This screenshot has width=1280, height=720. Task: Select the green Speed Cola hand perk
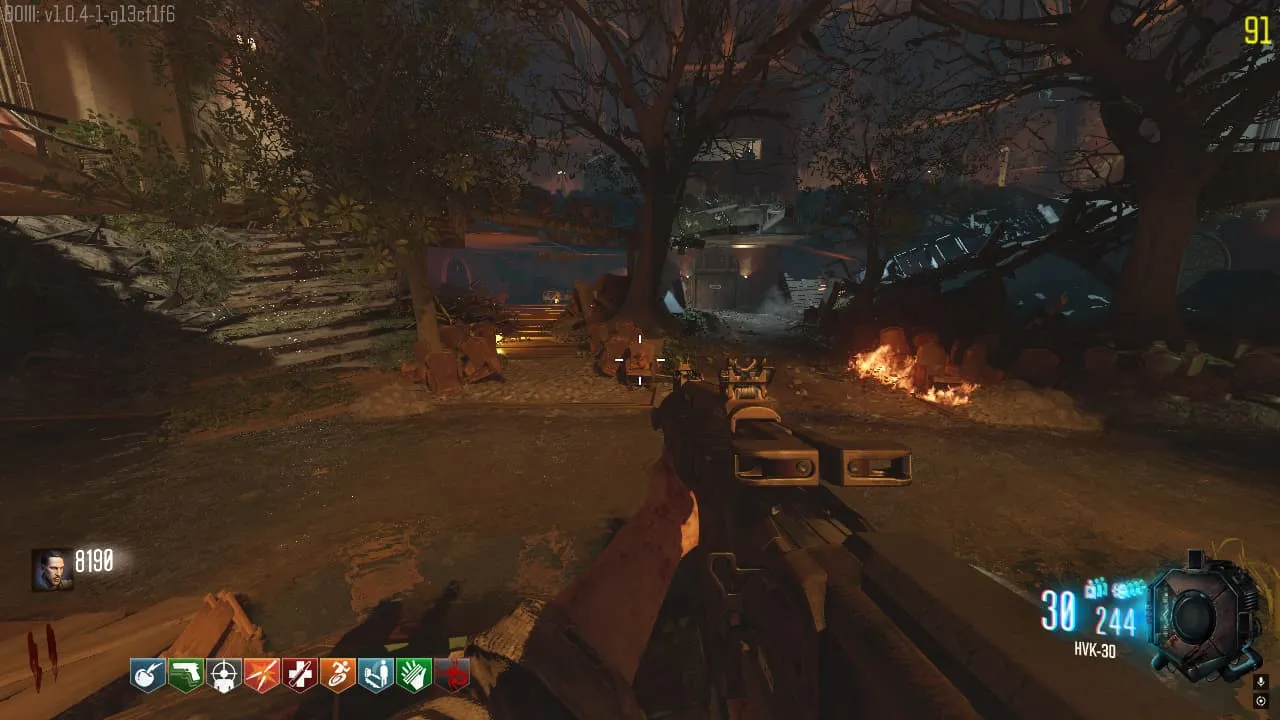pyautogui.click(x=414, y=675)
